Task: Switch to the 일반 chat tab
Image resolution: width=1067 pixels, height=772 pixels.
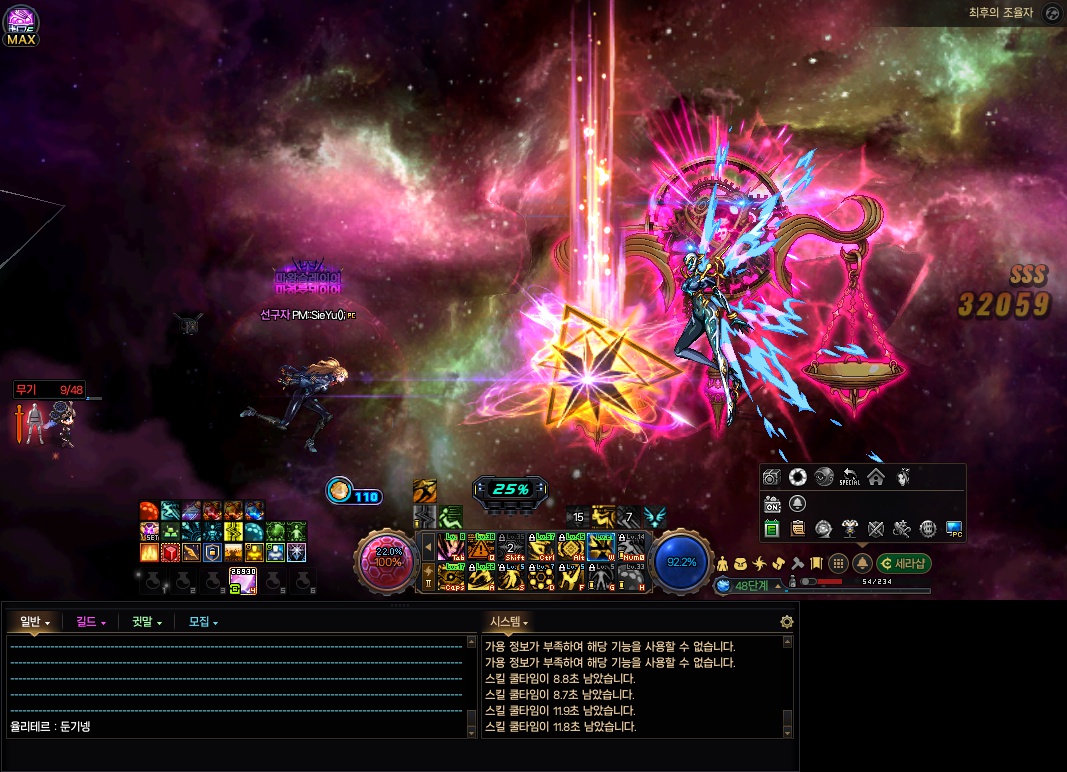Action: (34, 622)
